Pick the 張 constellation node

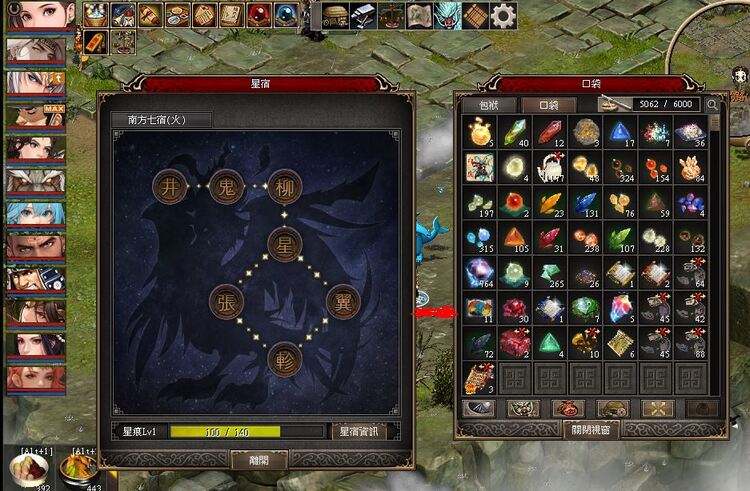(227, 302)
